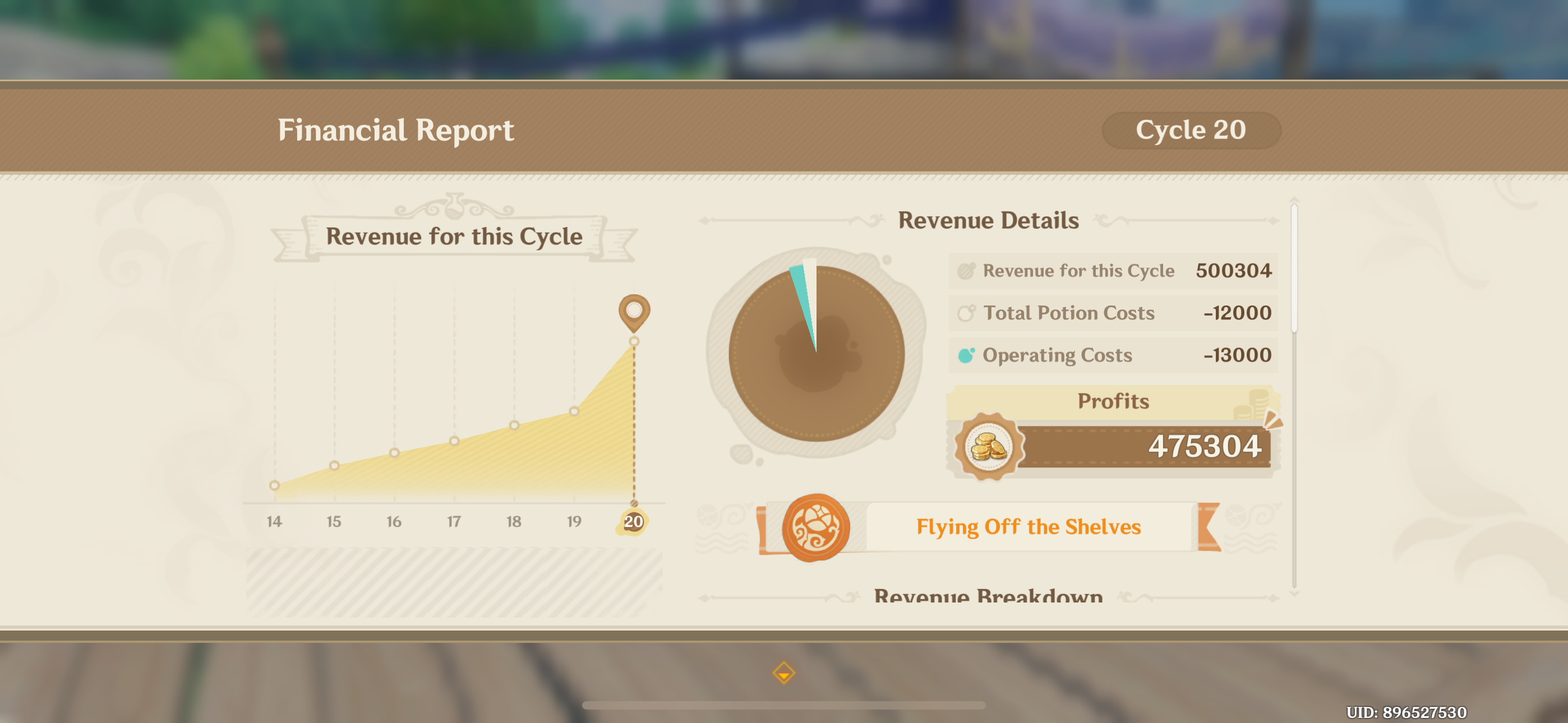1568x723 pixels.
Task: Click the Total Potion Costs flask icon
Action: 968,312
